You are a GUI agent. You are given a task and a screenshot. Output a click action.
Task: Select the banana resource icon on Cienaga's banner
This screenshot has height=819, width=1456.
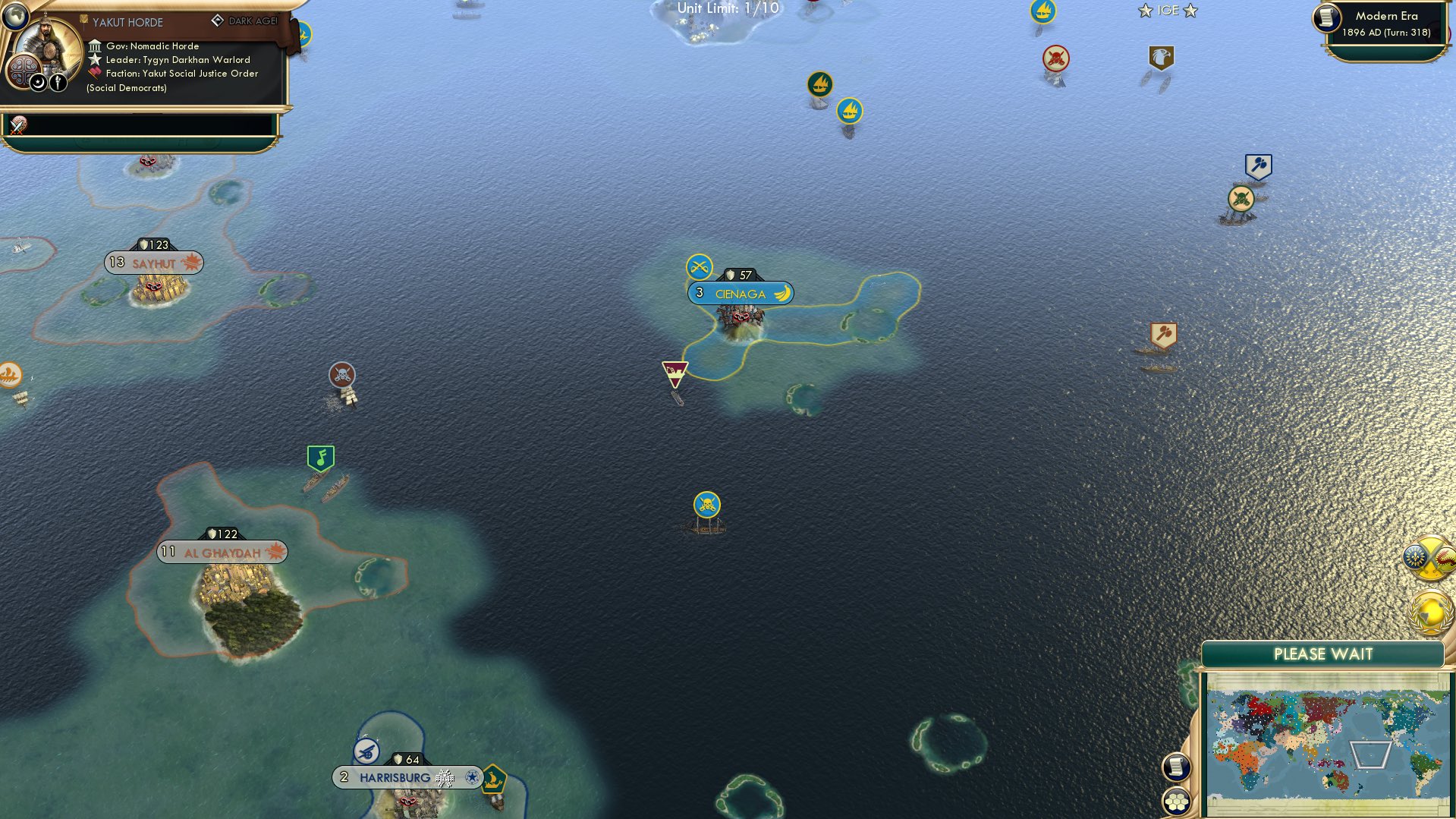[x=782, y=292]
